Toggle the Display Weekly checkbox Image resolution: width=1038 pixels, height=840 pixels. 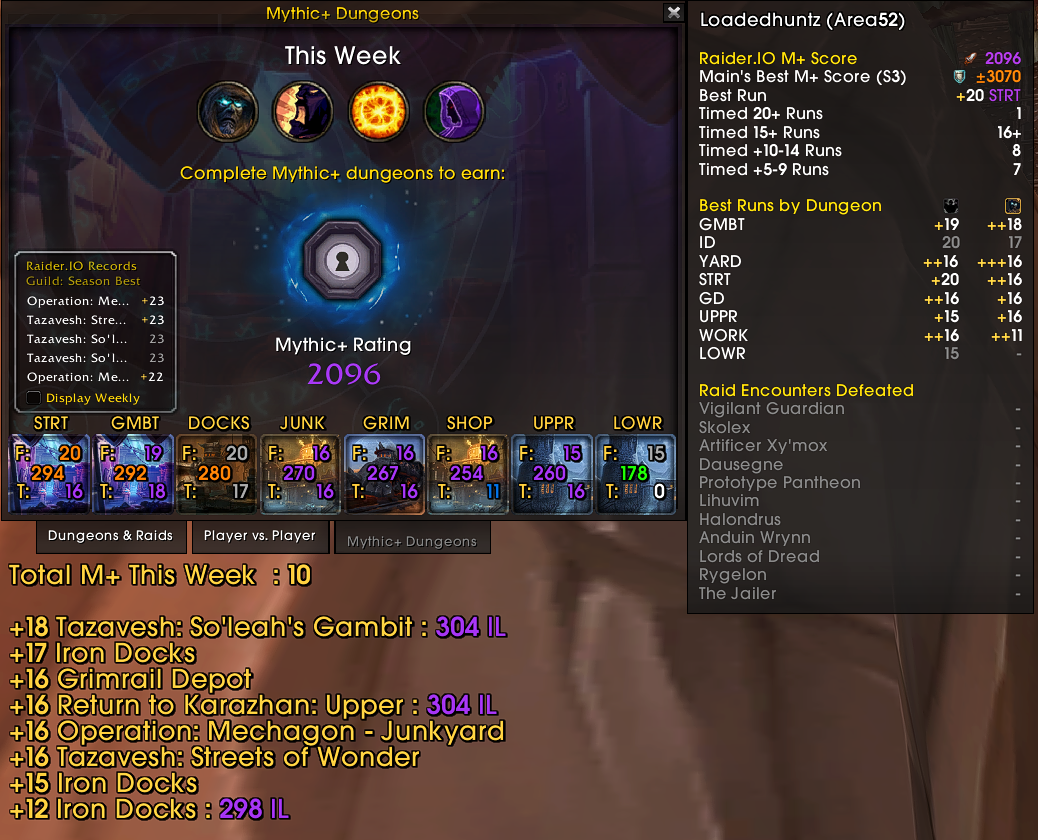34,398
